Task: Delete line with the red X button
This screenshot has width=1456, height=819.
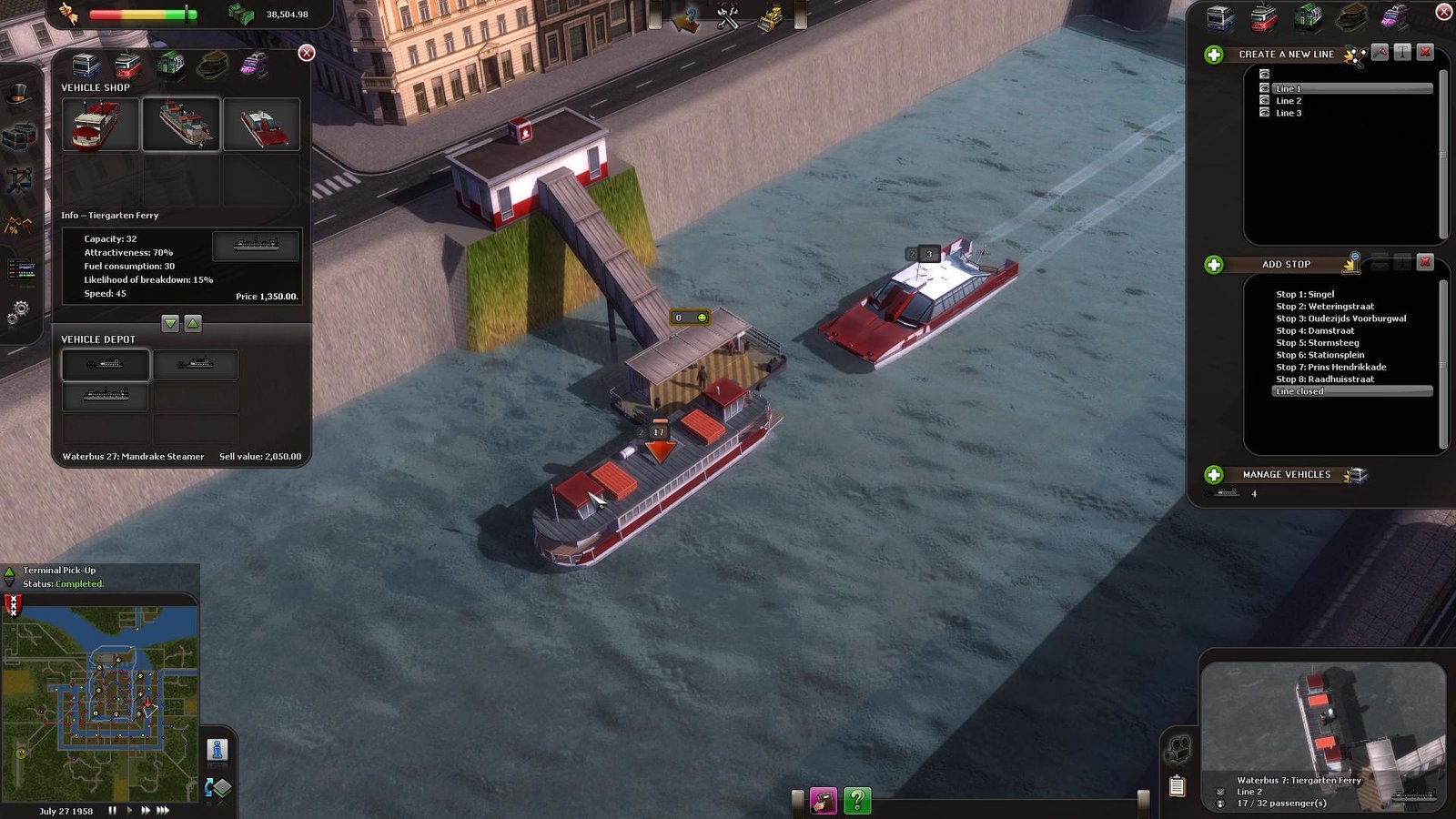Action: [x=1426, y=53]
